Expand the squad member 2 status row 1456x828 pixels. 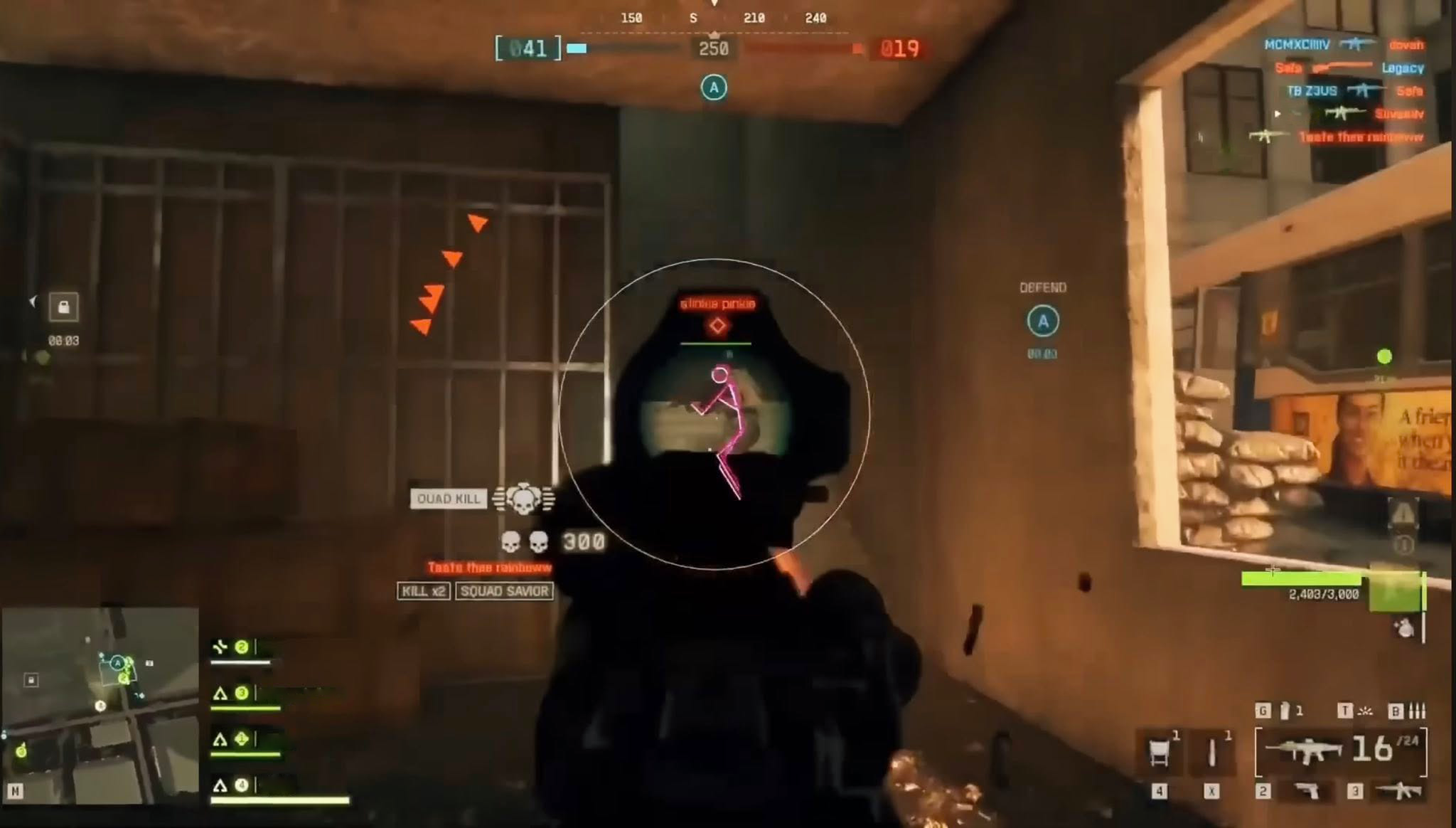pos(242,646)
